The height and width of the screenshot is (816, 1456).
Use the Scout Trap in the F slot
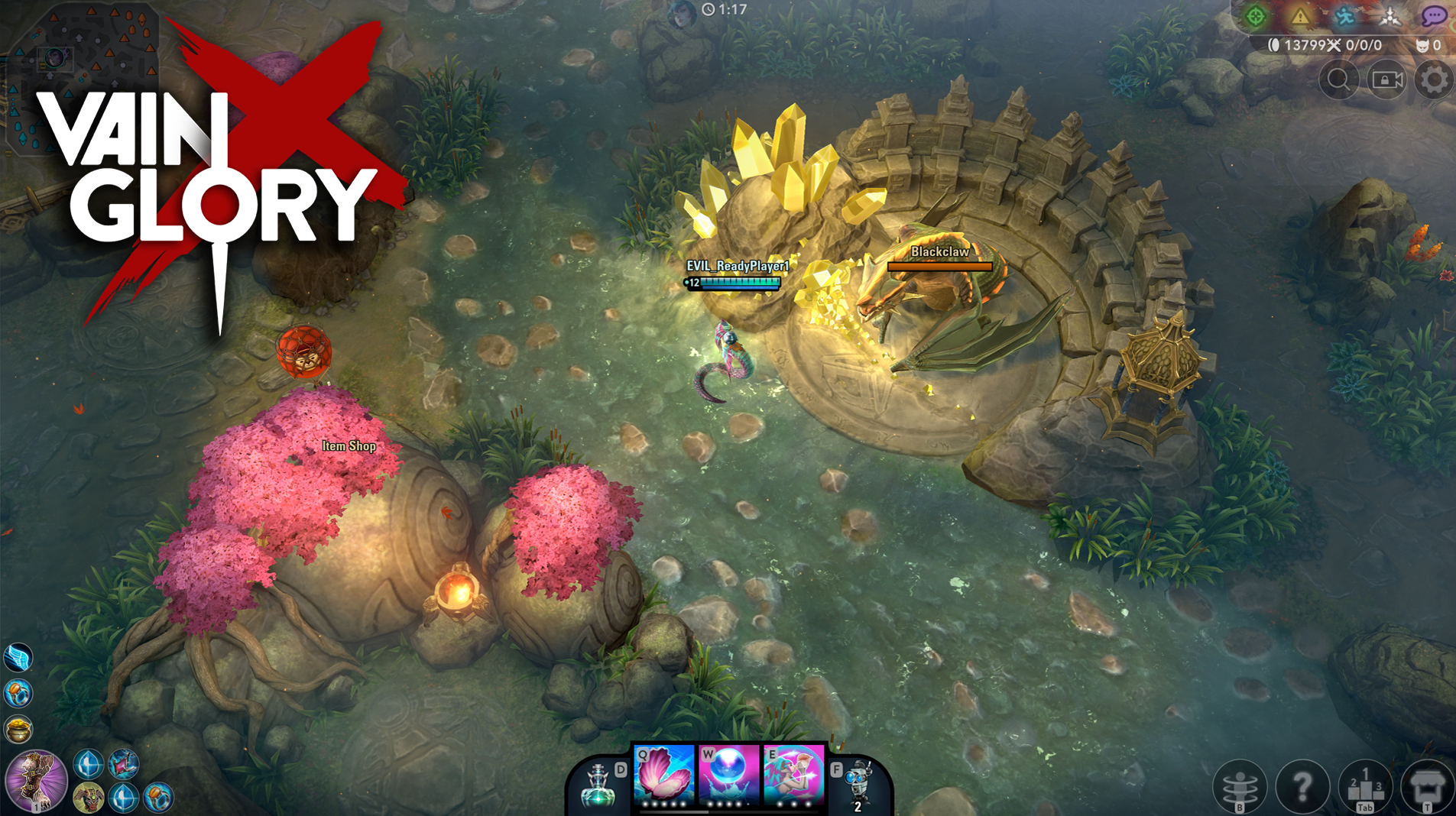pos(860,783)
